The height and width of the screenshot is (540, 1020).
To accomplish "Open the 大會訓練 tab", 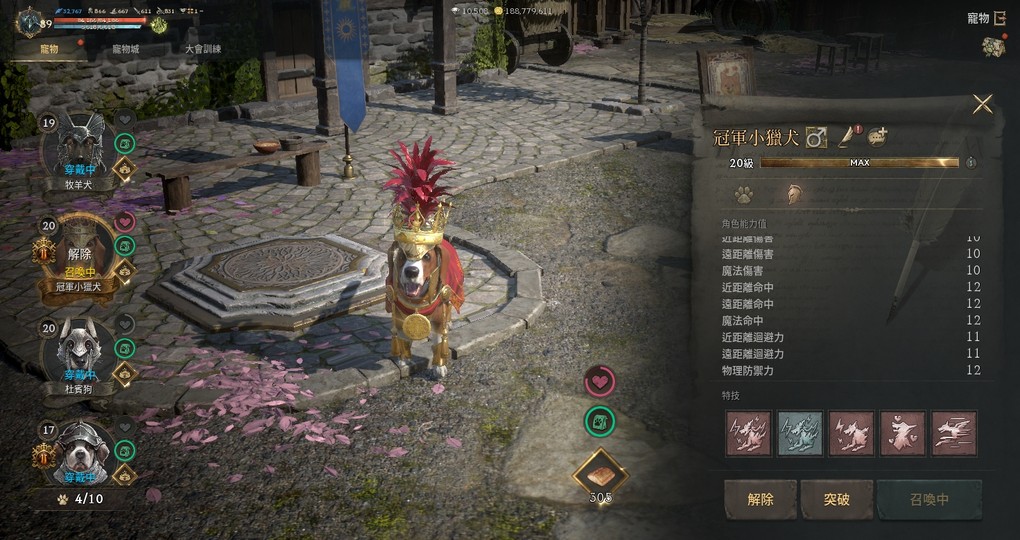I will [x=203, y=48].
